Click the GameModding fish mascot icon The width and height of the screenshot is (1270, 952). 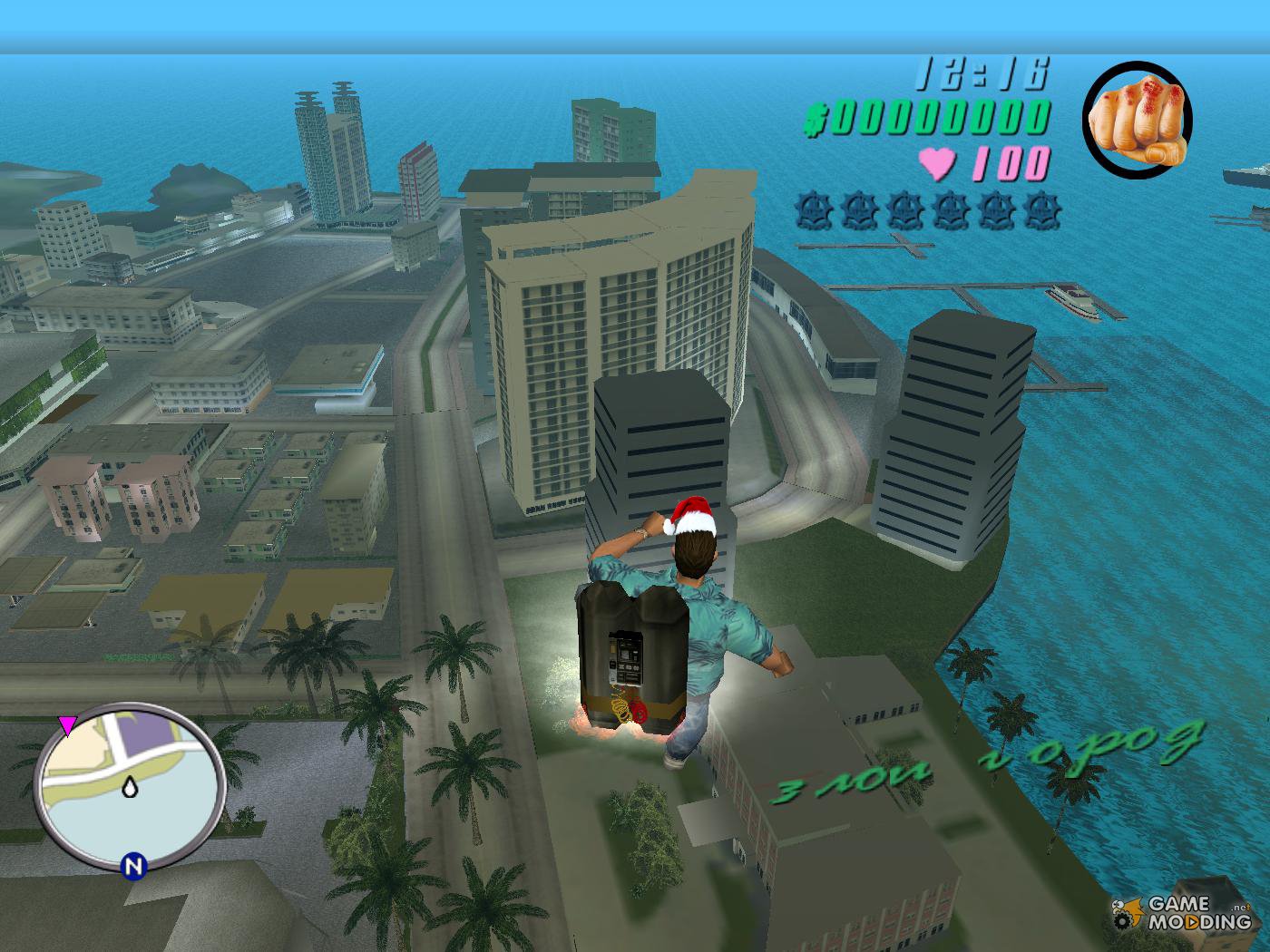(x=1133, y=908)
